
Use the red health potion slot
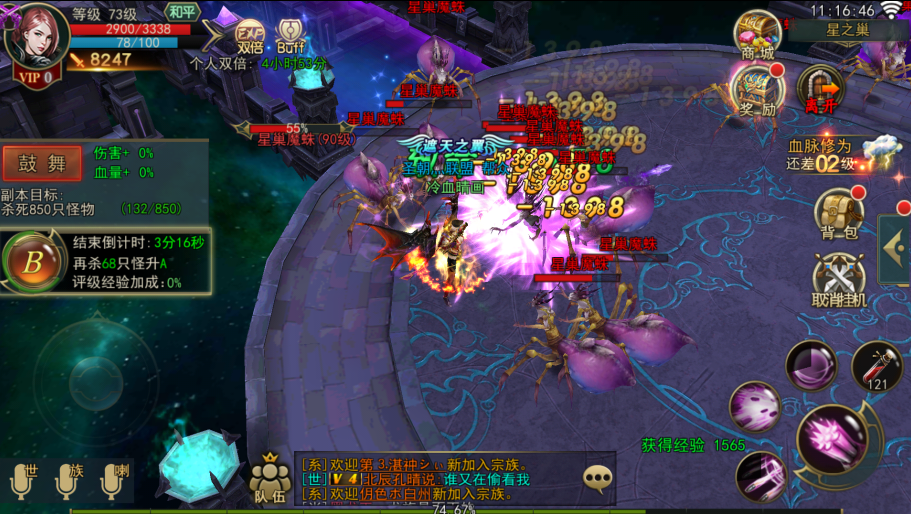877,367
